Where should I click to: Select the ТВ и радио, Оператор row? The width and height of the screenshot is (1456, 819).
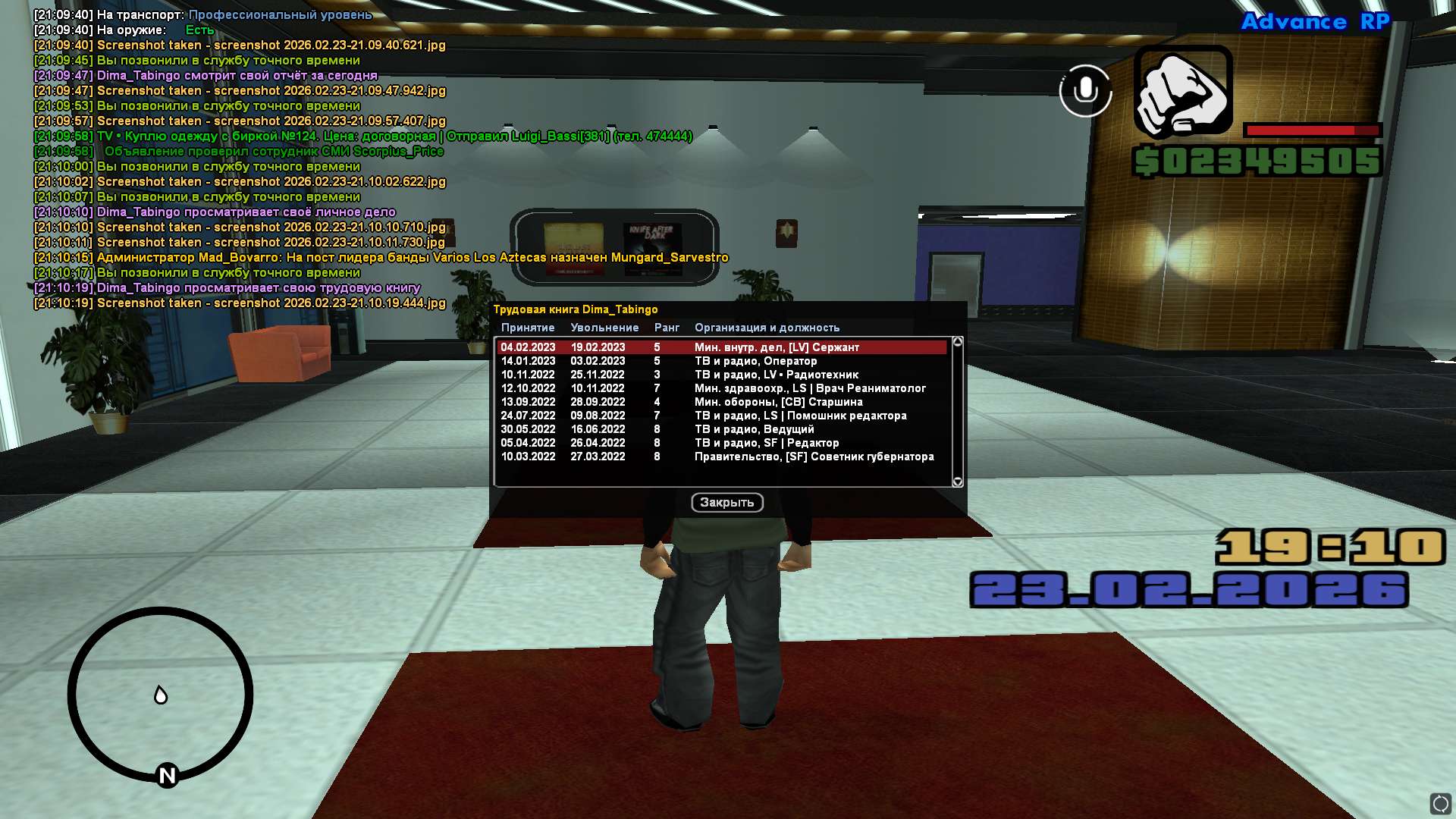[720, 361]
